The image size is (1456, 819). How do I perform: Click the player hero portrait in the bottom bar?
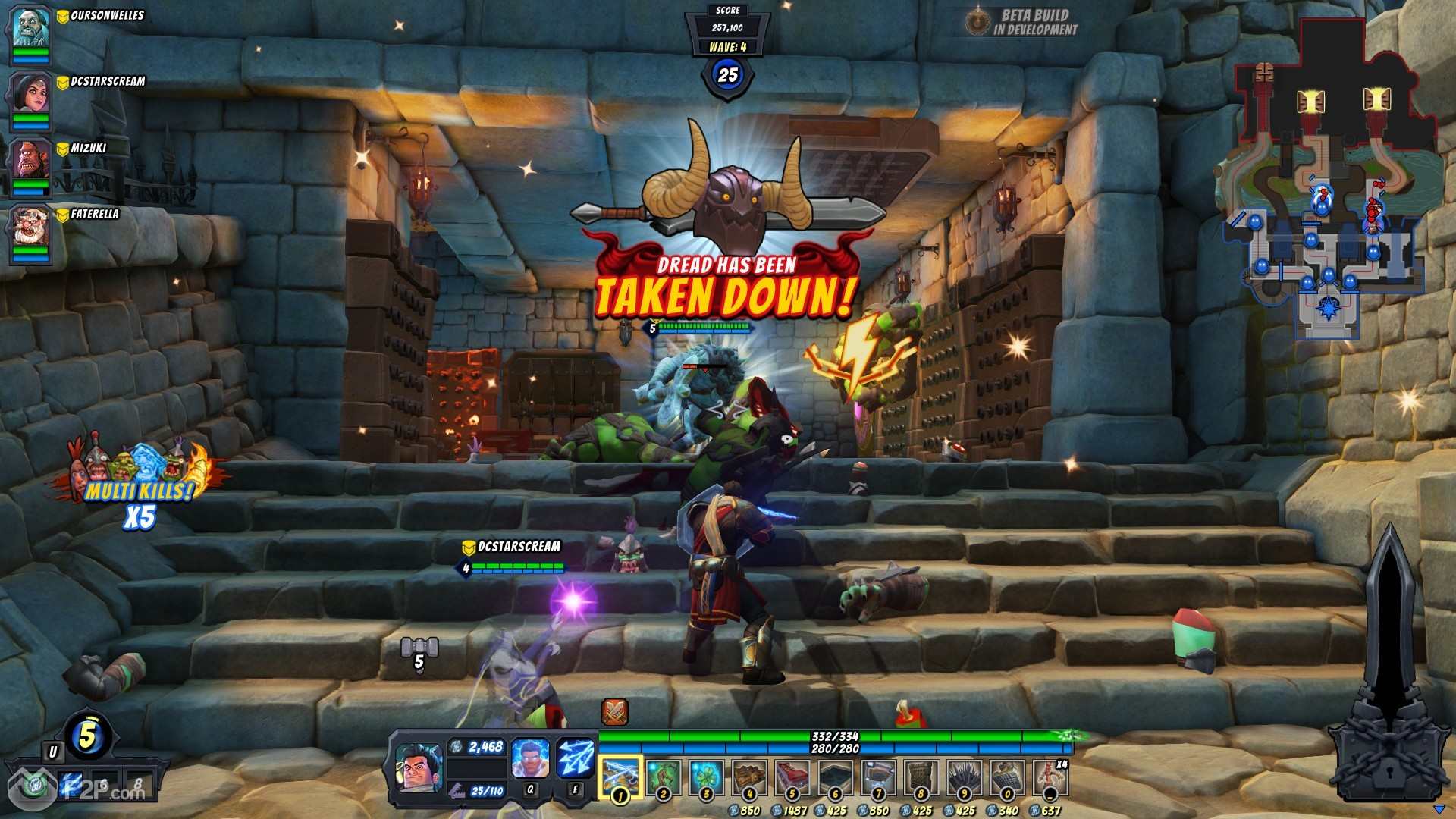click(x=419, y=769)
